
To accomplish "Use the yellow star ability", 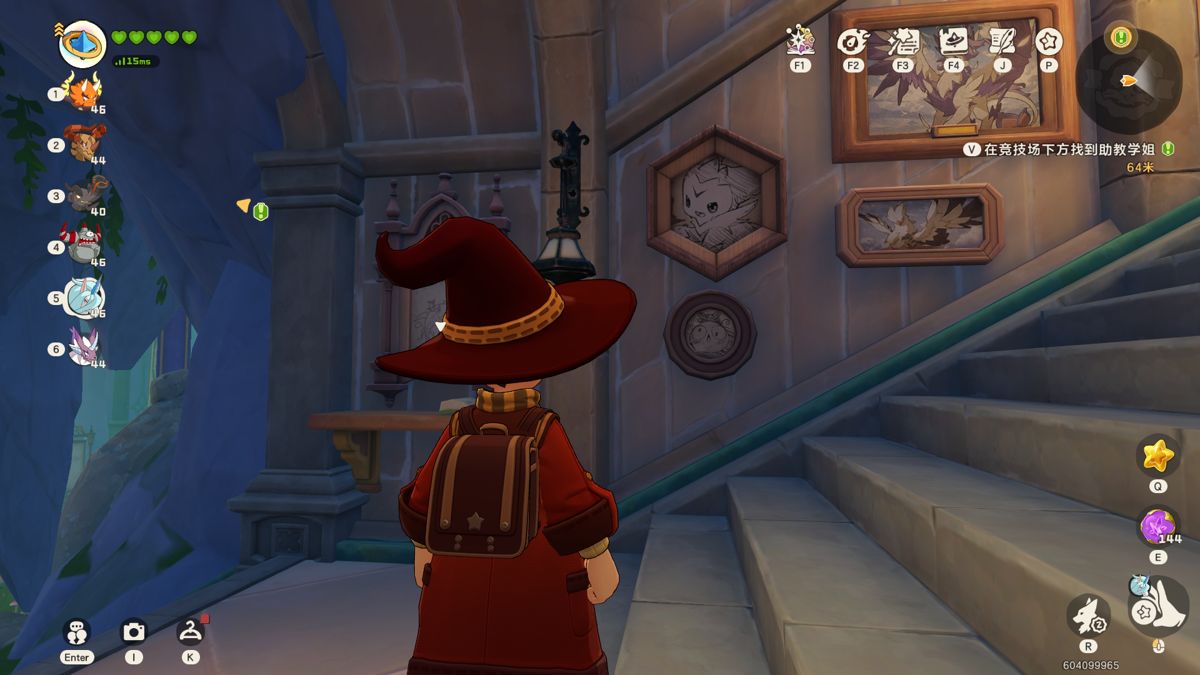I will point(1158,456).
